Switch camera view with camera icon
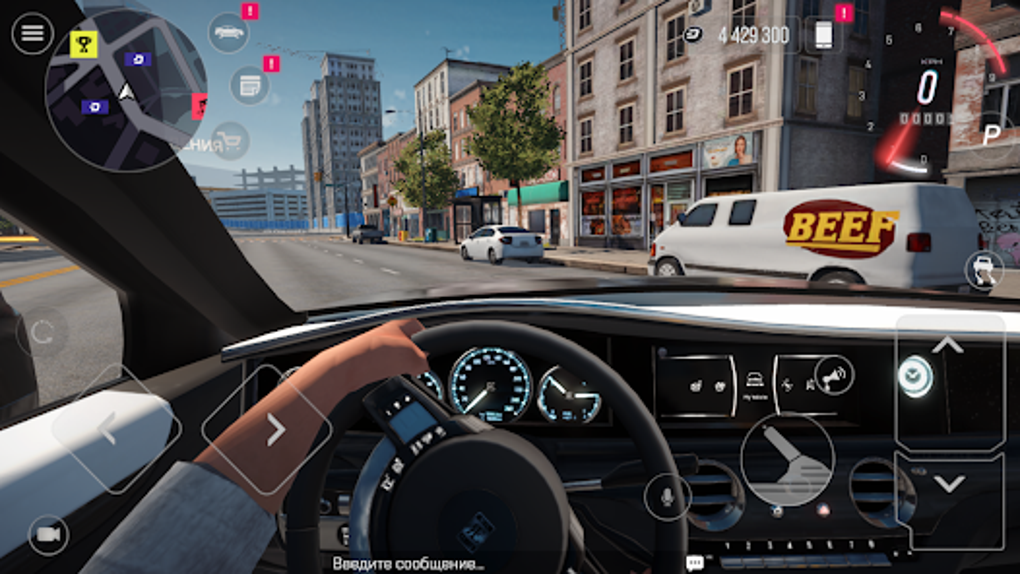 [48, 535]
